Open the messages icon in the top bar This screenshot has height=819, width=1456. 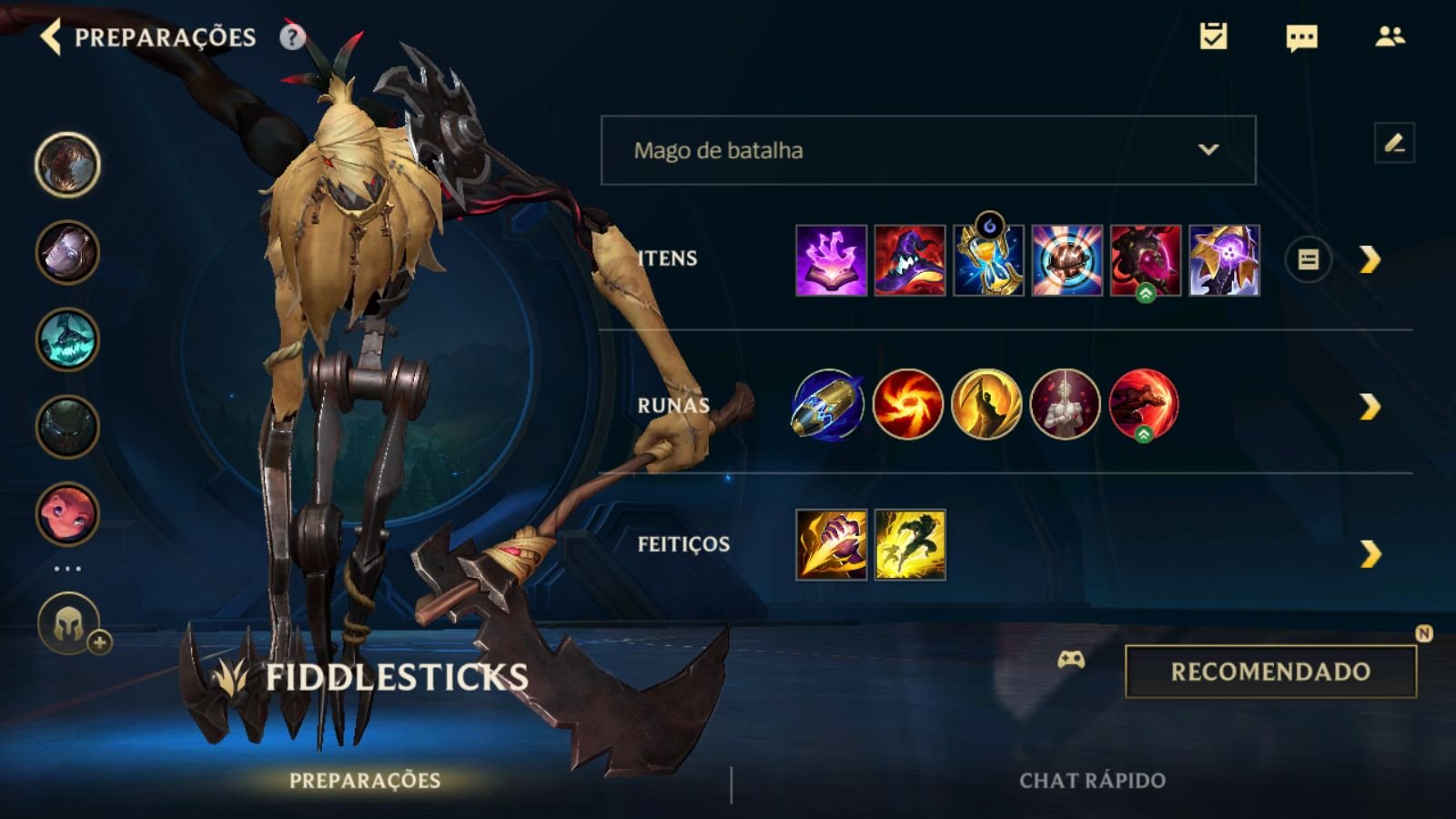pyautogui.click(x=1301, y=37)
